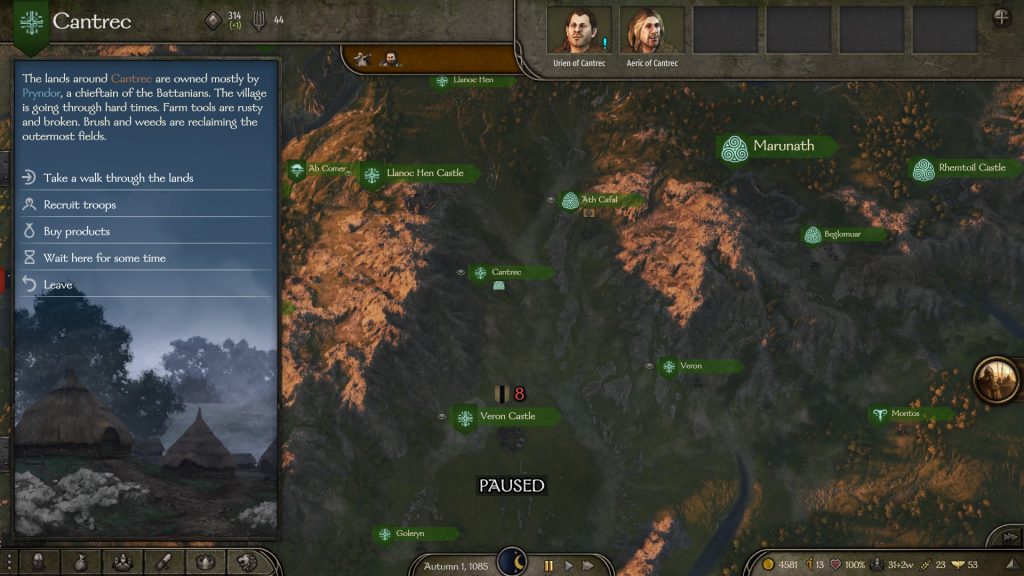Open quests scroll icon
The height and width of the screenshot is (576, 1024).
click(x=164, y=563)
